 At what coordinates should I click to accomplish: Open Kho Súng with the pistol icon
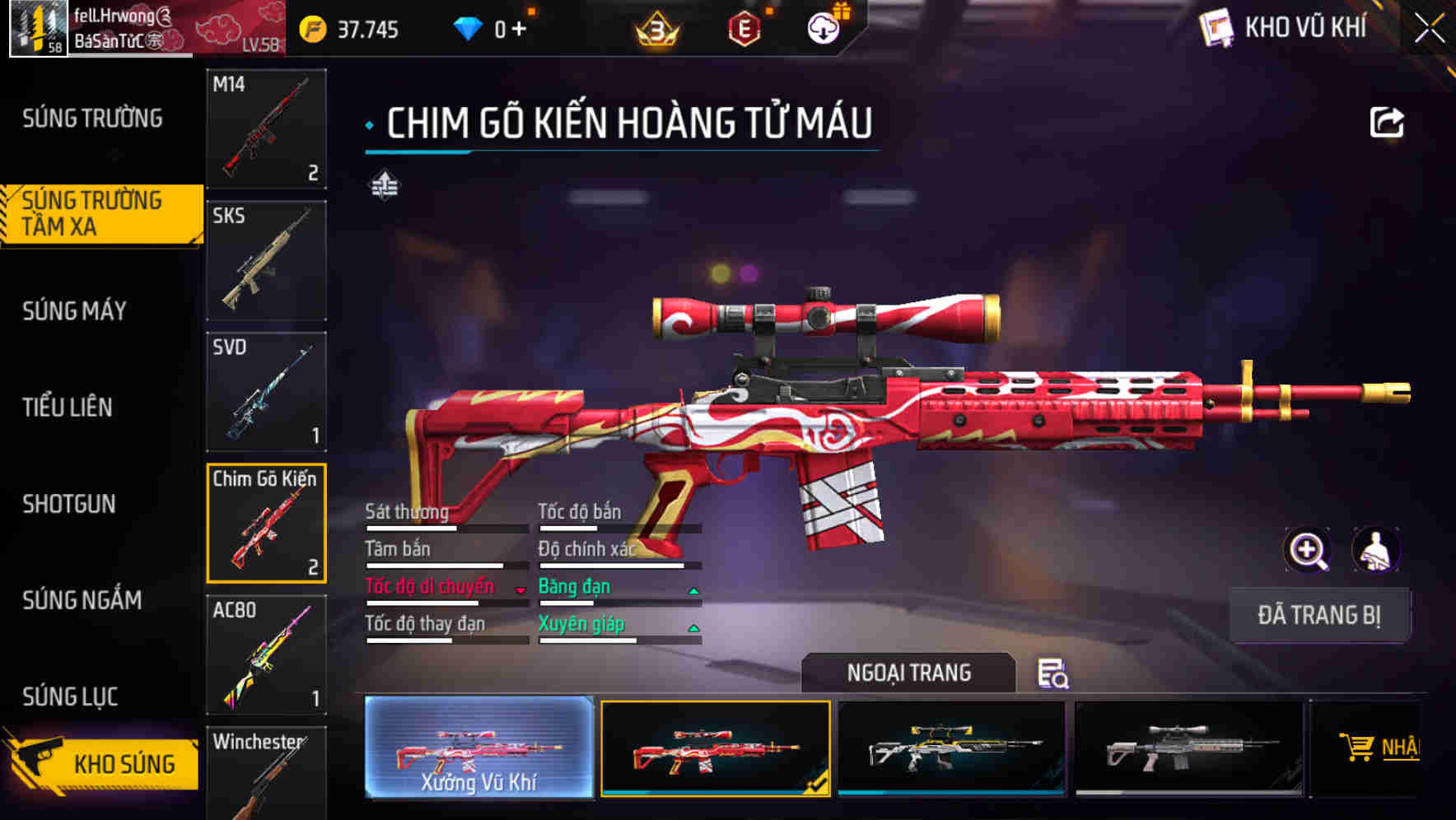pyautogui.click(x=100, y=762)
